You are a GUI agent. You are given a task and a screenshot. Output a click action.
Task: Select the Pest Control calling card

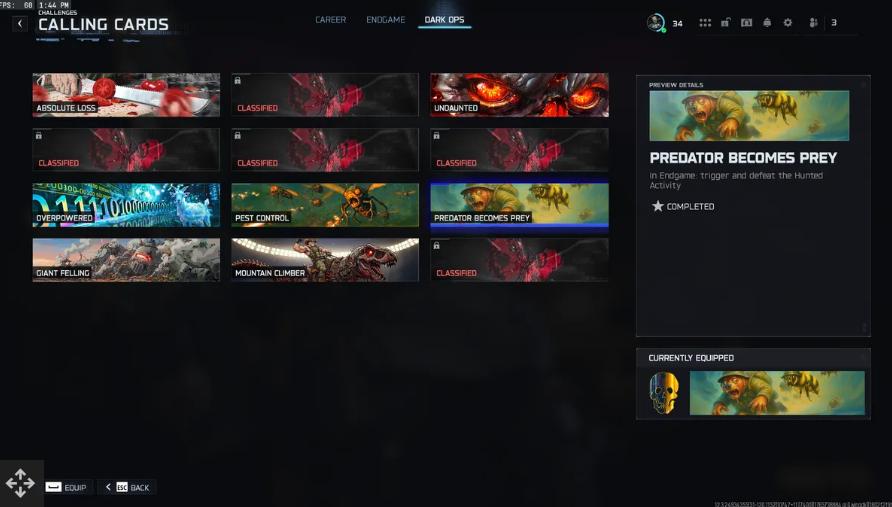click(x=325, y=204)
